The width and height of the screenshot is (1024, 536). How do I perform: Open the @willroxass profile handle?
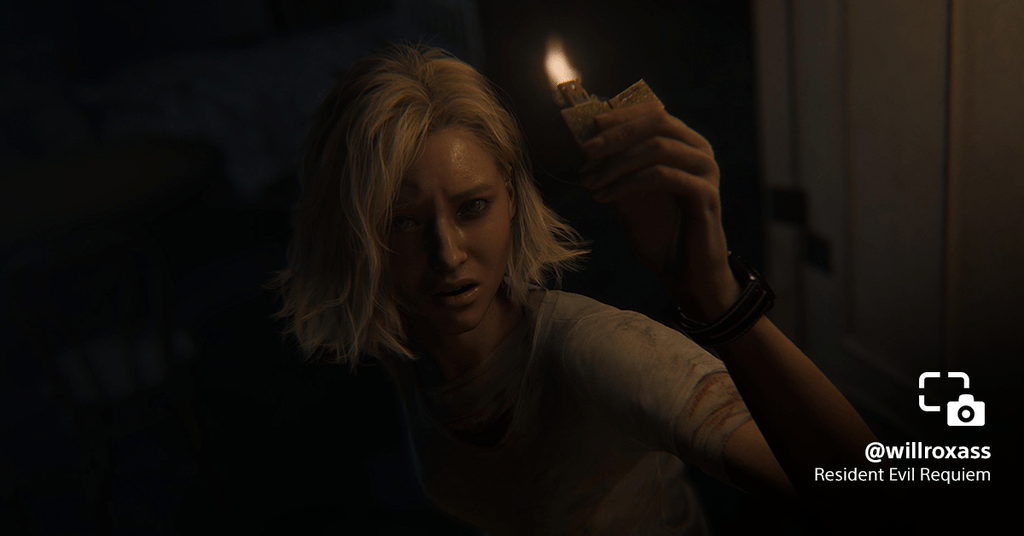coord(927,451)
